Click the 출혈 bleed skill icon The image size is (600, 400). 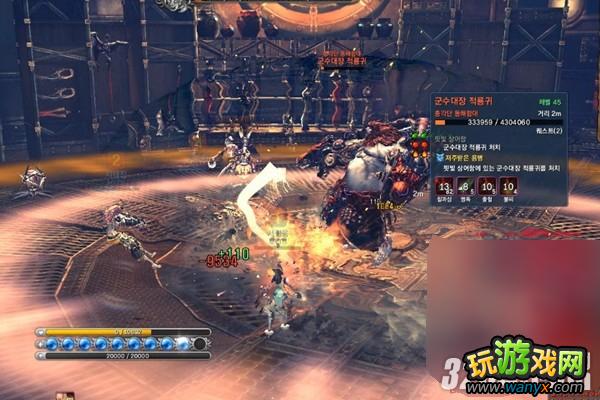click(487, 185)
